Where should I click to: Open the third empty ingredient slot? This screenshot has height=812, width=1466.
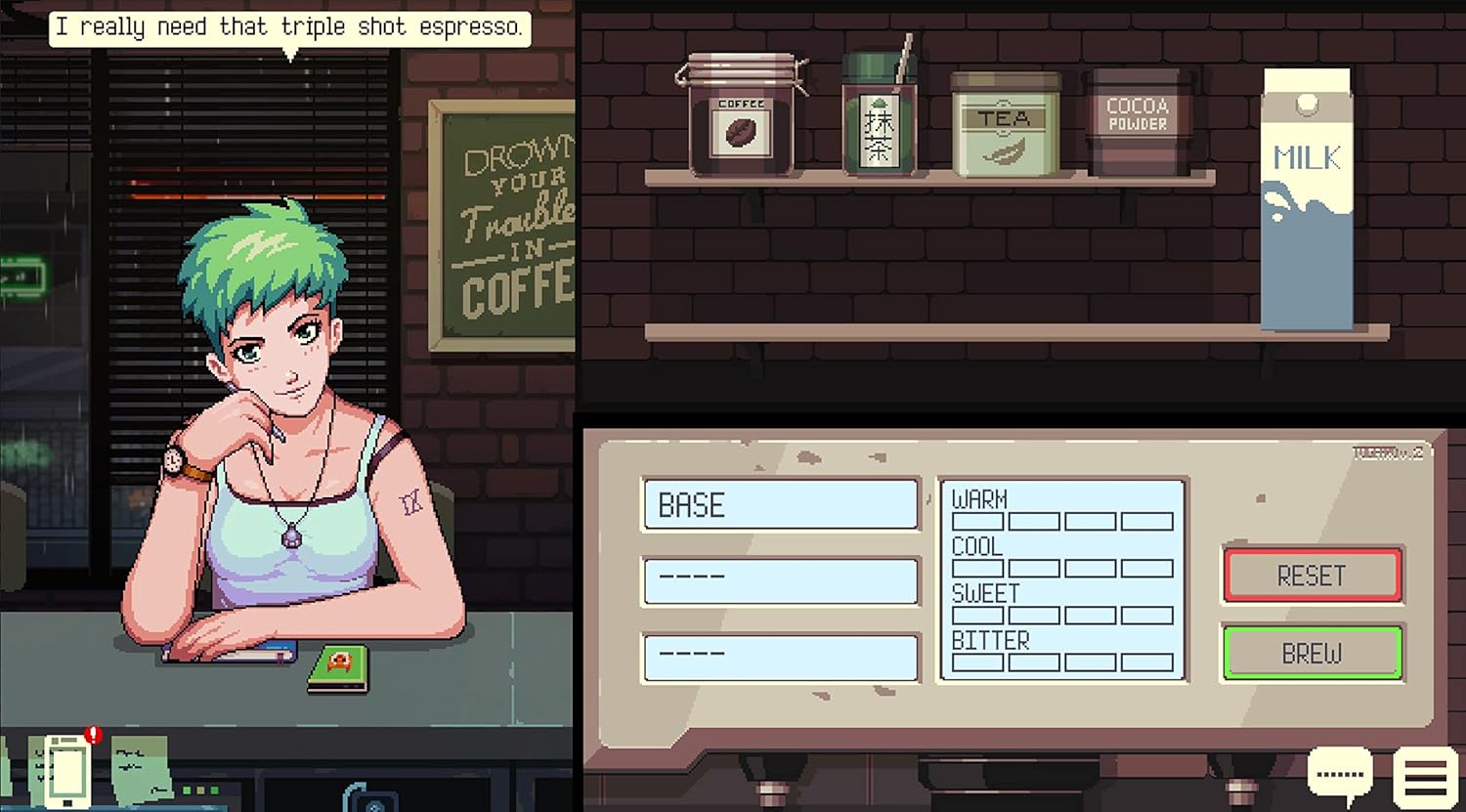(x=780, y=657)
